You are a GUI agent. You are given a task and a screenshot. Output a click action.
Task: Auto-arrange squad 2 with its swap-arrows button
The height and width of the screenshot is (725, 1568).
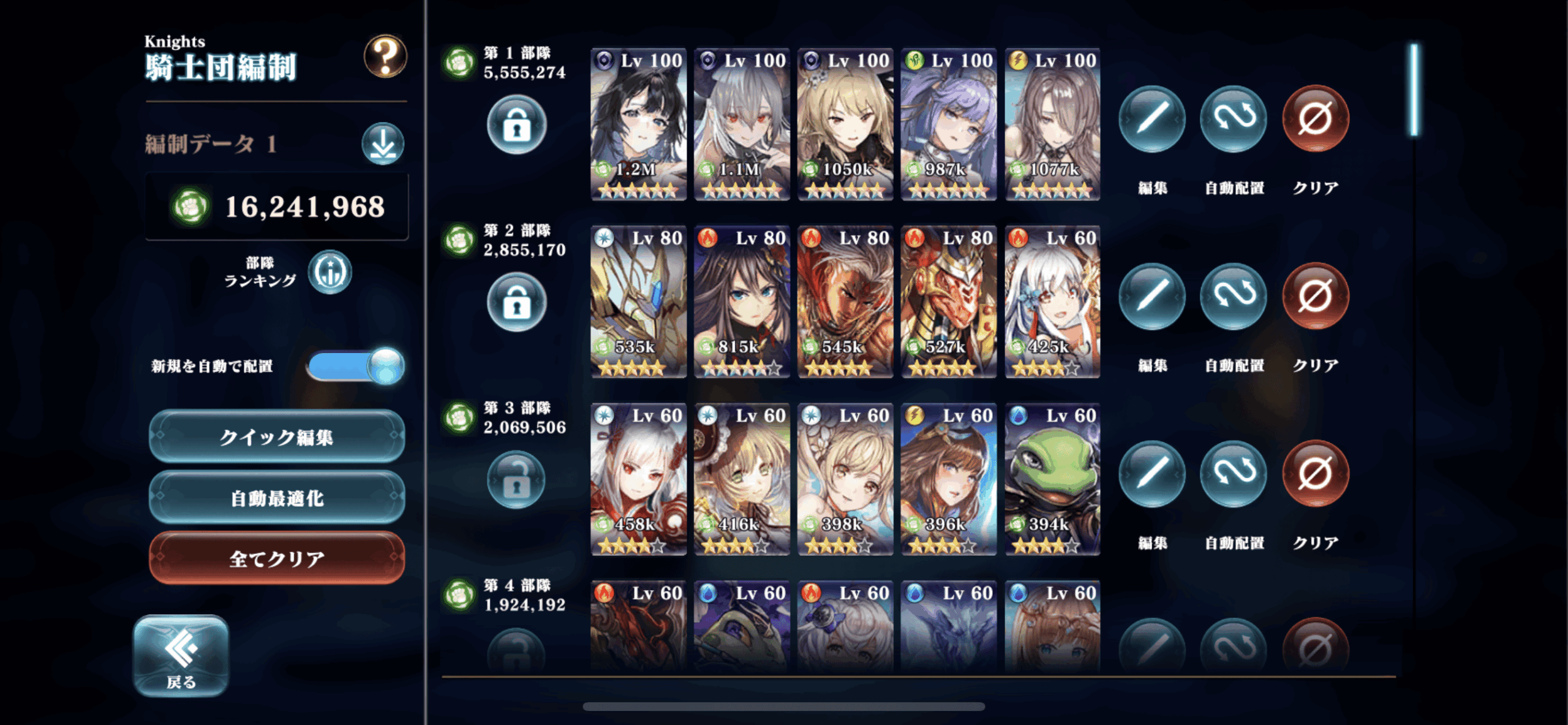tap(1234, 297)
